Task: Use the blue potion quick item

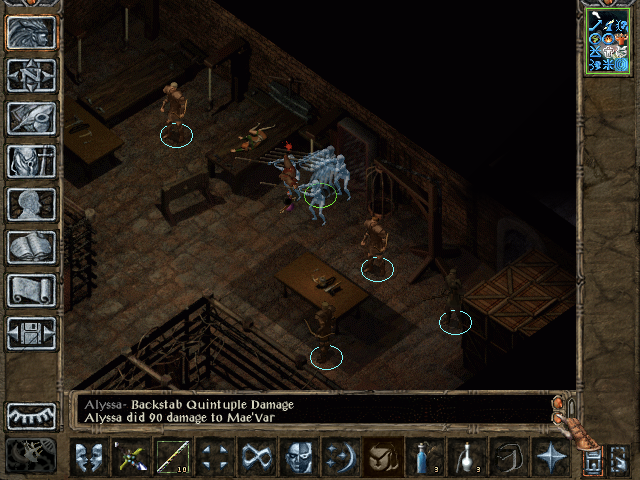Action: click(x=425, y=457)
